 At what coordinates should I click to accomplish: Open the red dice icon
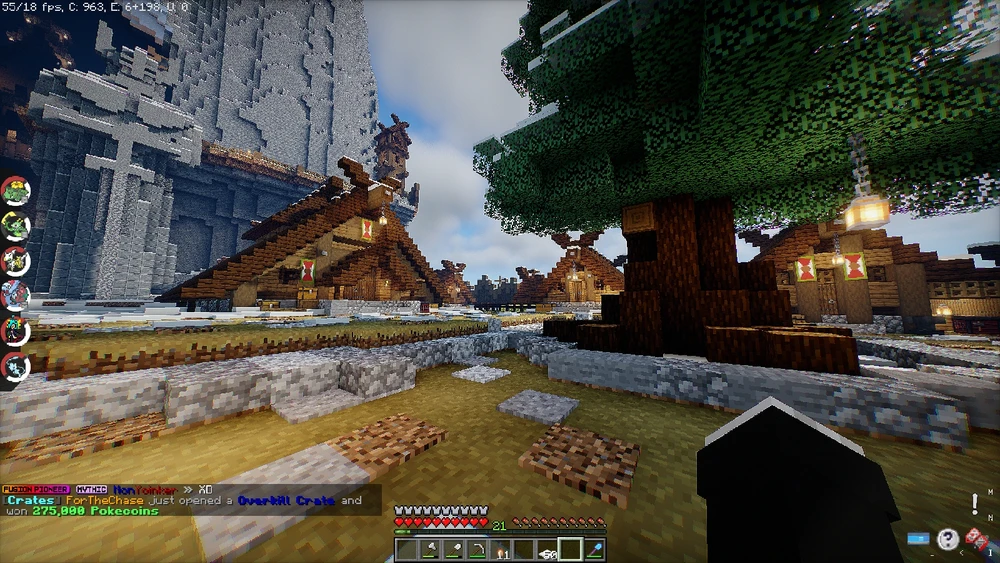tap(977, 539)
